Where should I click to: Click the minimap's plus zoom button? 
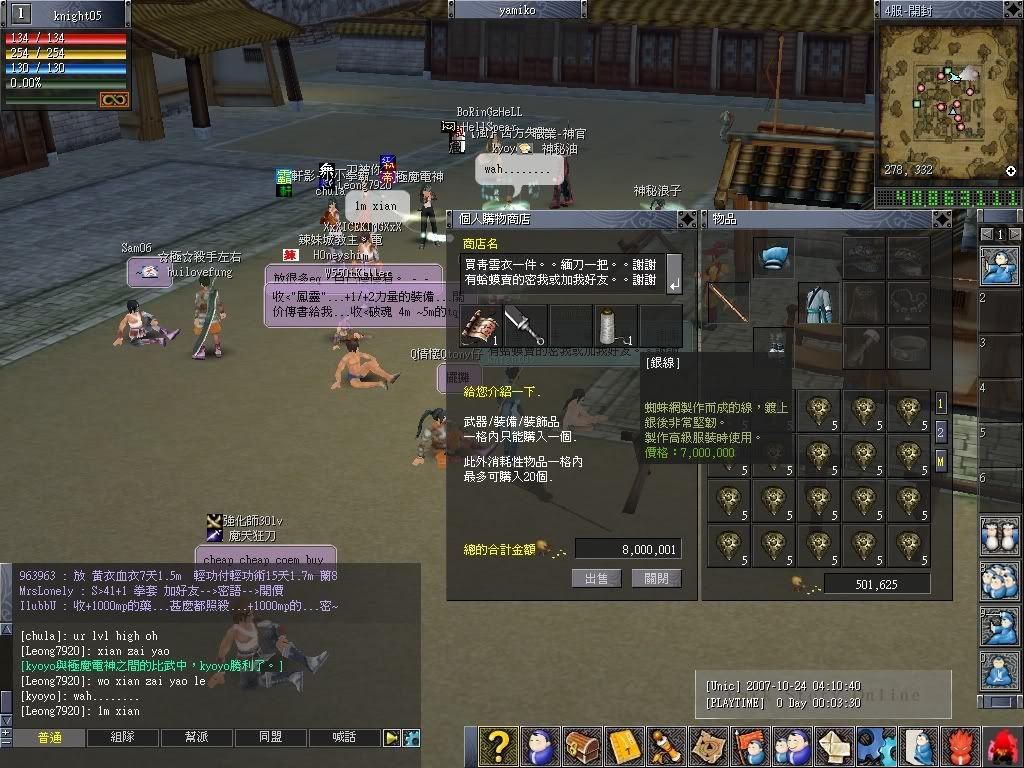coord(1011,171)
